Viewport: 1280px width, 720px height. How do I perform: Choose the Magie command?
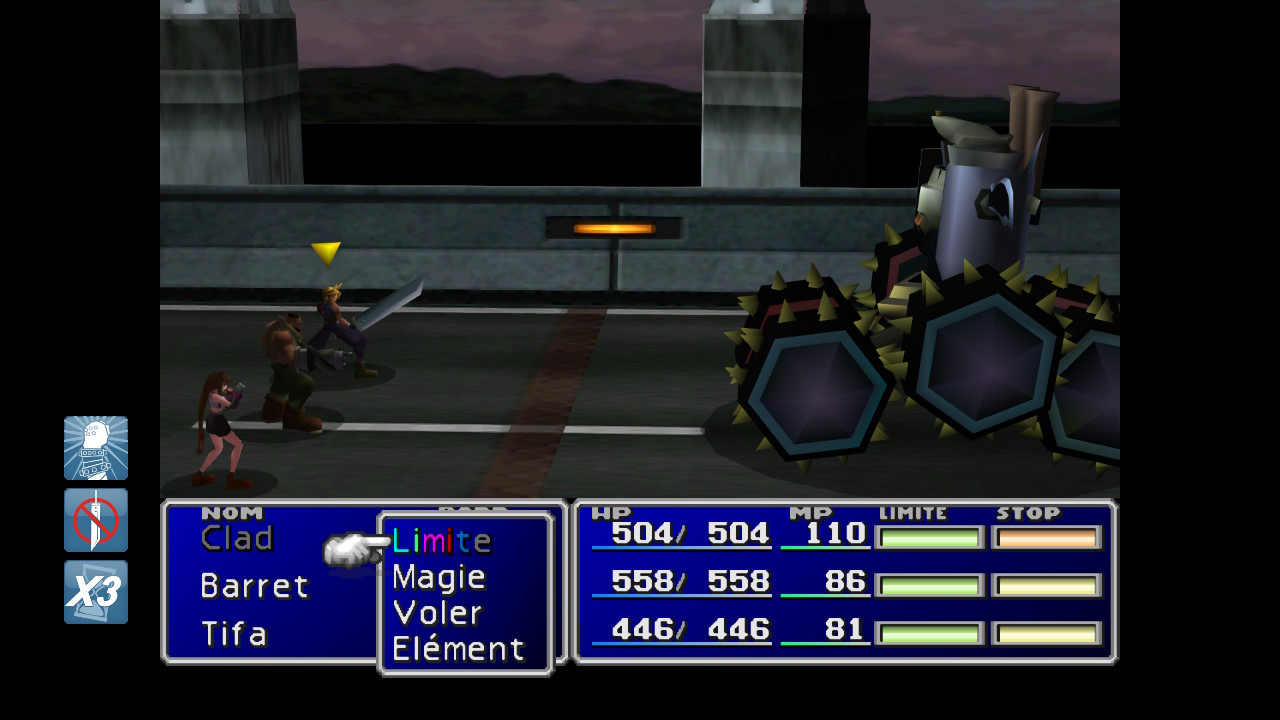tap(439, 577)
